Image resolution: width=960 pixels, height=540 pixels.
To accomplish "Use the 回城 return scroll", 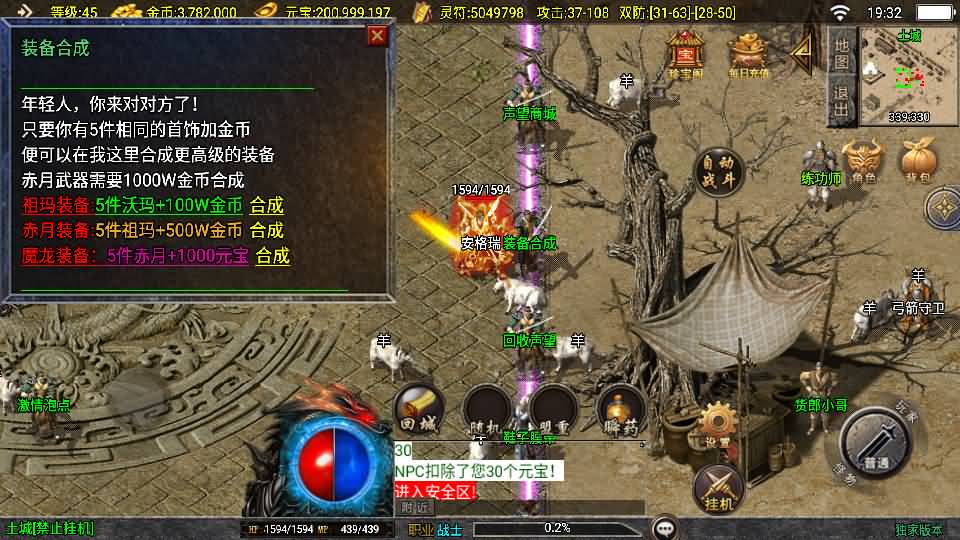I will [x=419, y=409].
